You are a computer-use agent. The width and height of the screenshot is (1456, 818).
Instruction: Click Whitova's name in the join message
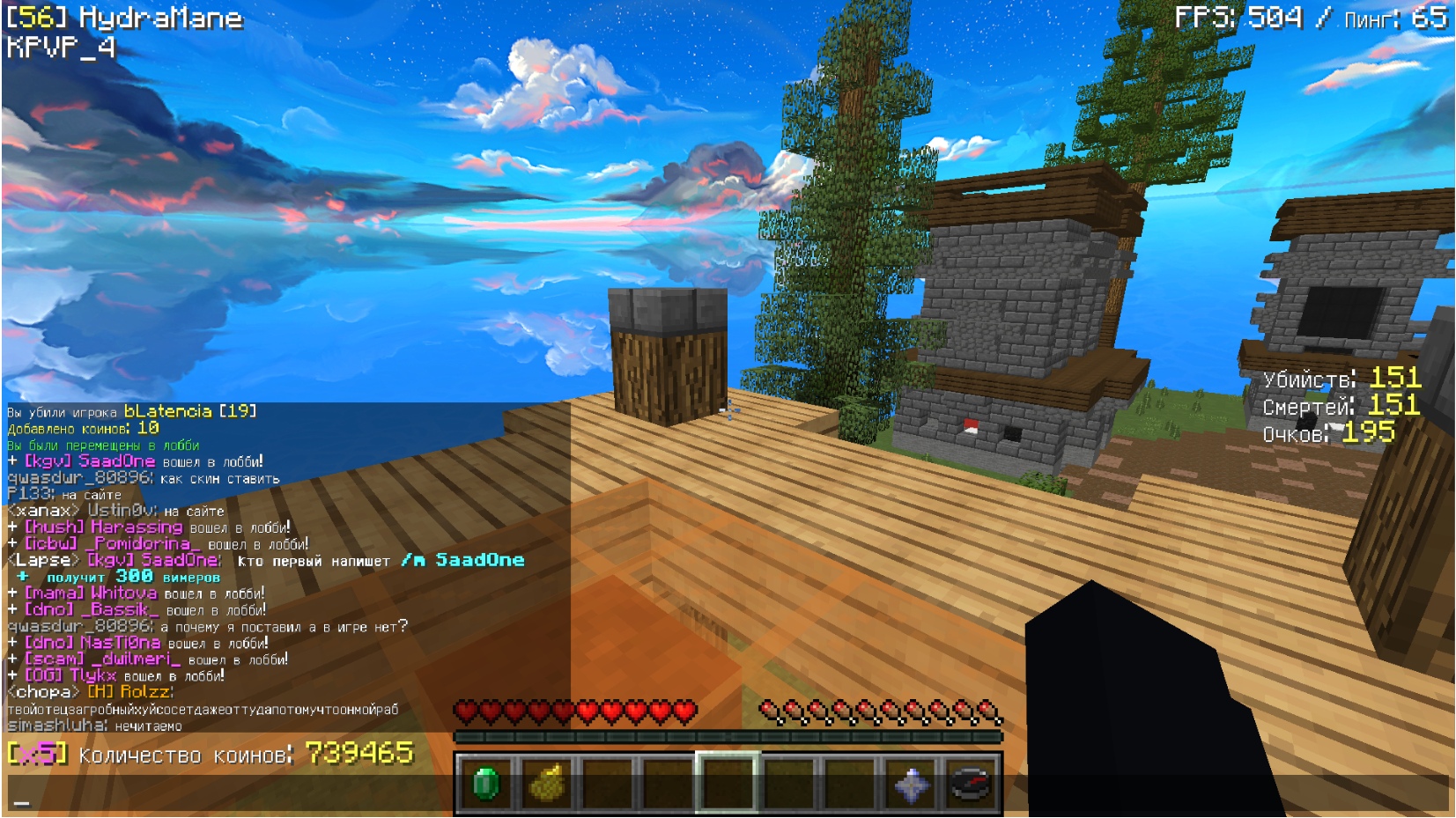coord(123,593)
